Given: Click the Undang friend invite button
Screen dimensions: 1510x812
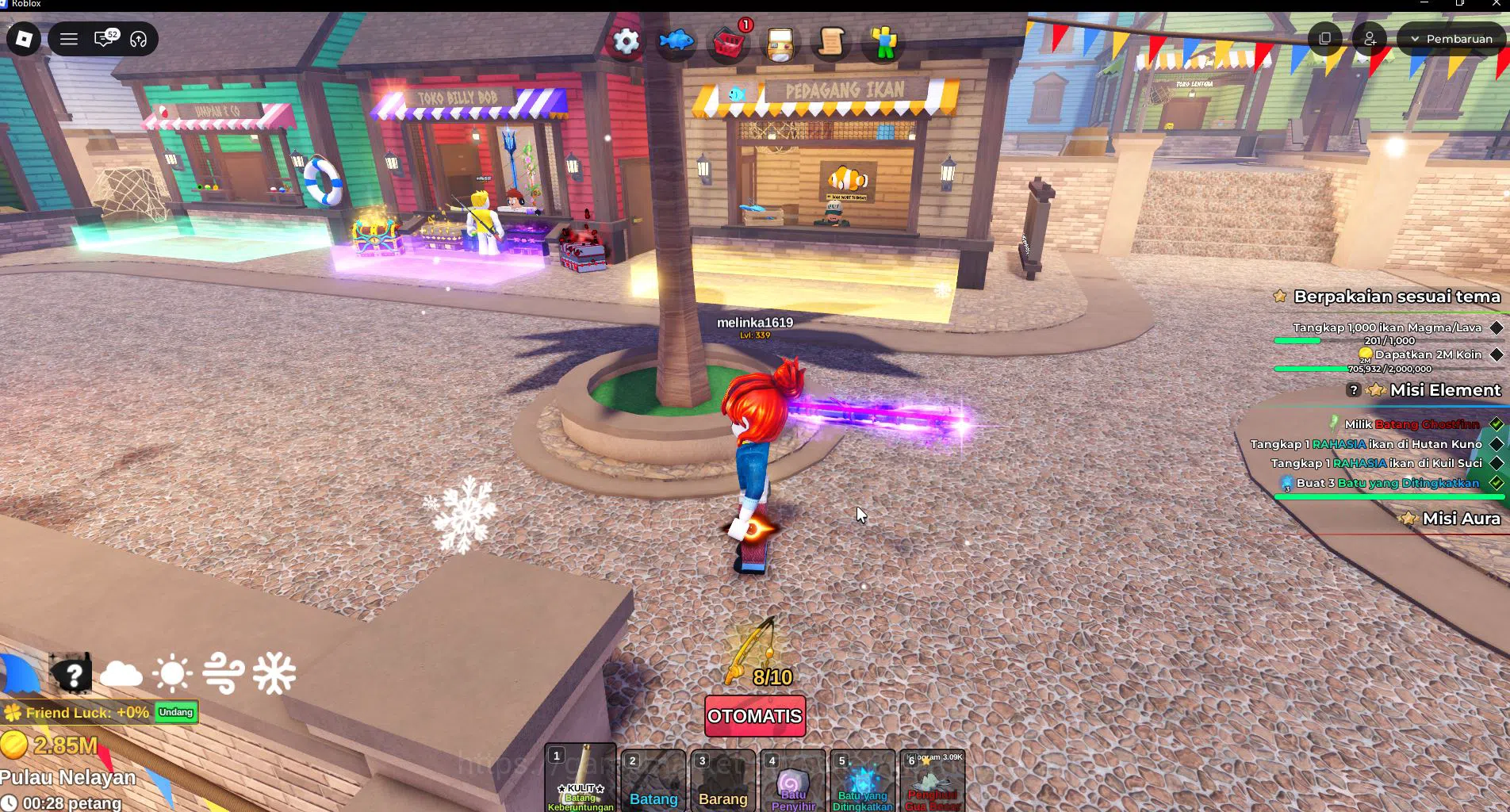Looking at the screenshot, I should pyautogui.click(x=175, y=713).
